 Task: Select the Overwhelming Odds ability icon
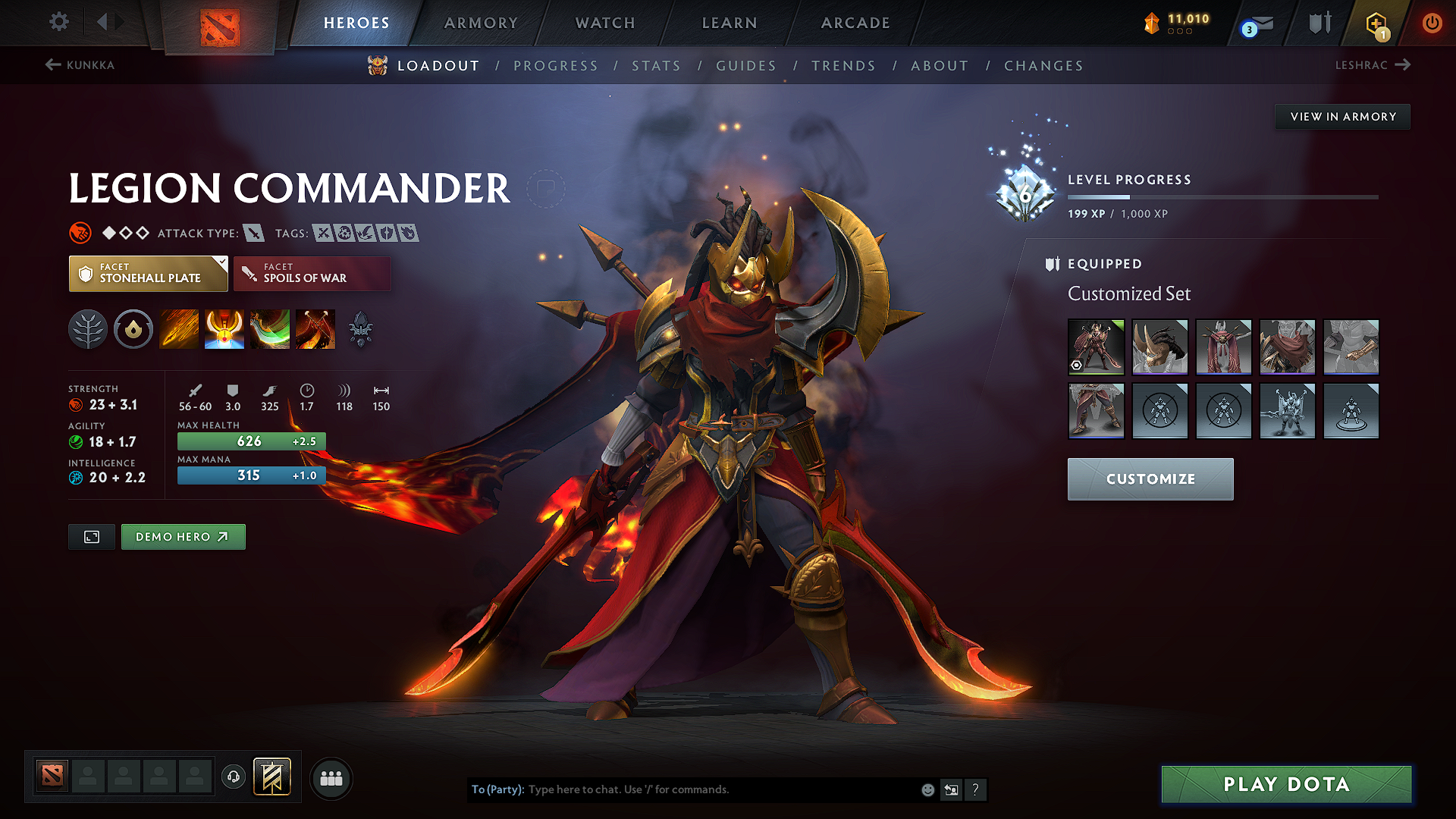click(178, 329)
